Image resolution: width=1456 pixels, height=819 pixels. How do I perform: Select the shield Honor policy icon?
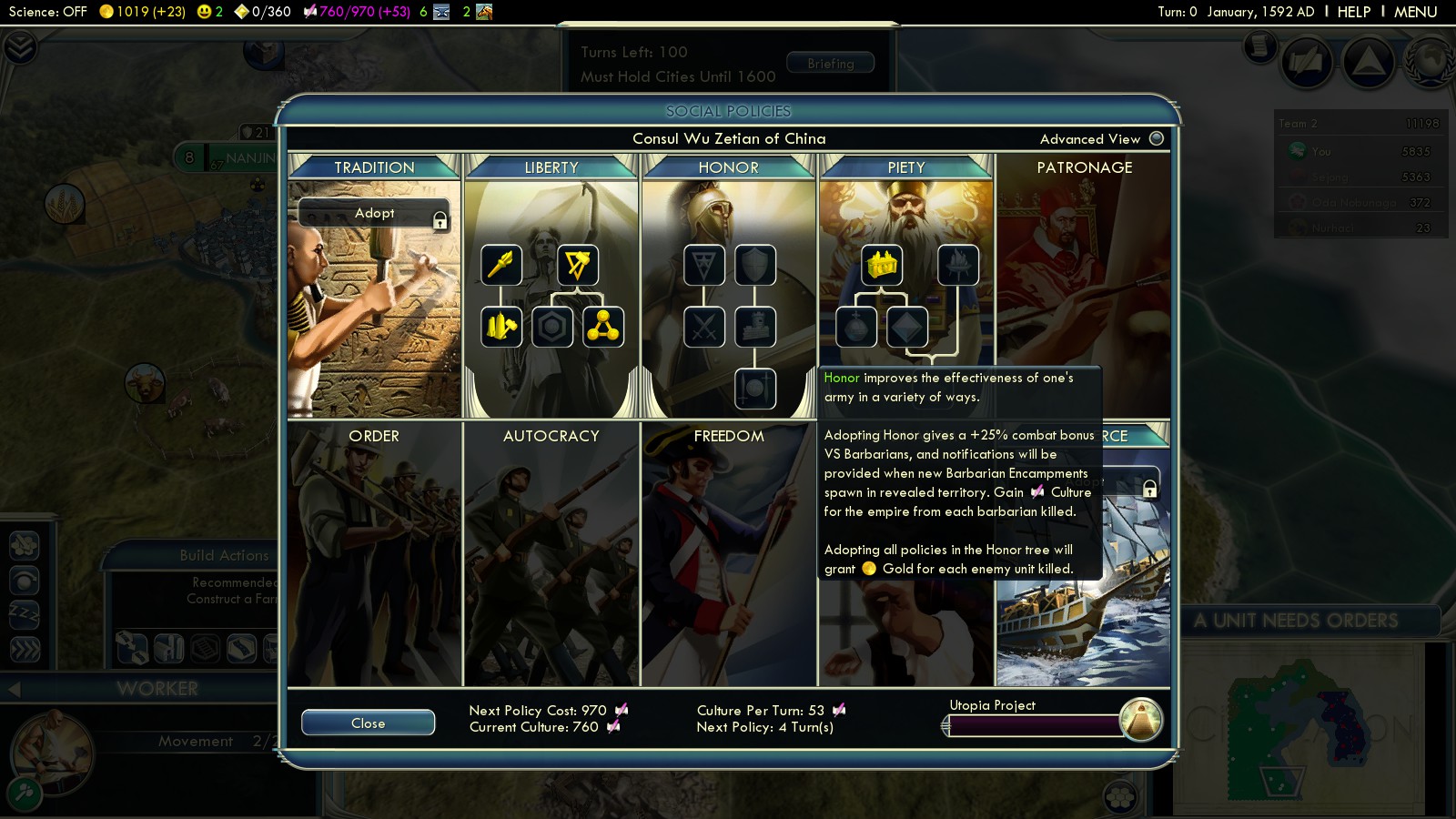[x=755, y=265]
